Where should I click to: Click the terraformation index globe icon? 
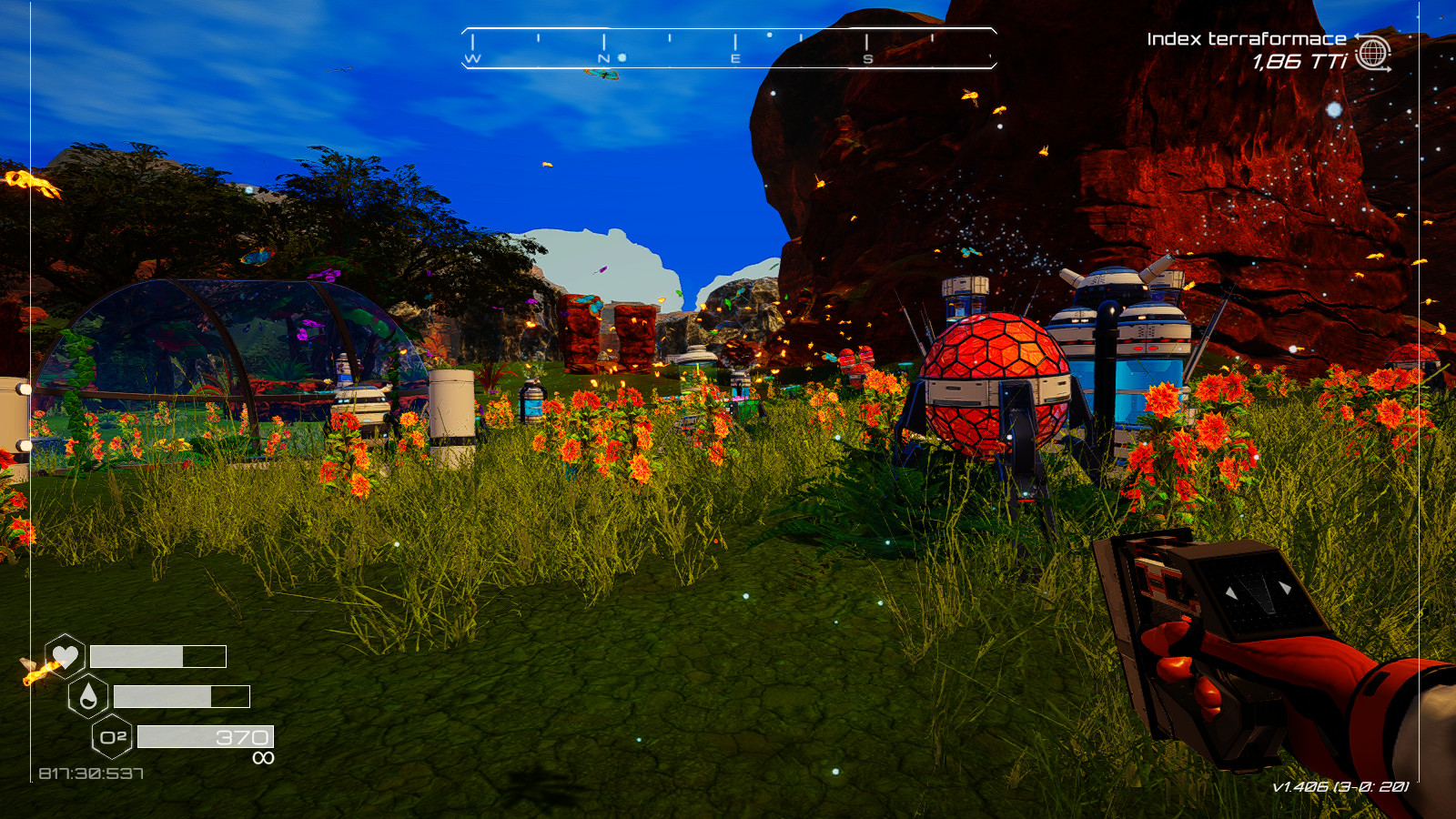pyautogui.click(x=1372, y=53)
